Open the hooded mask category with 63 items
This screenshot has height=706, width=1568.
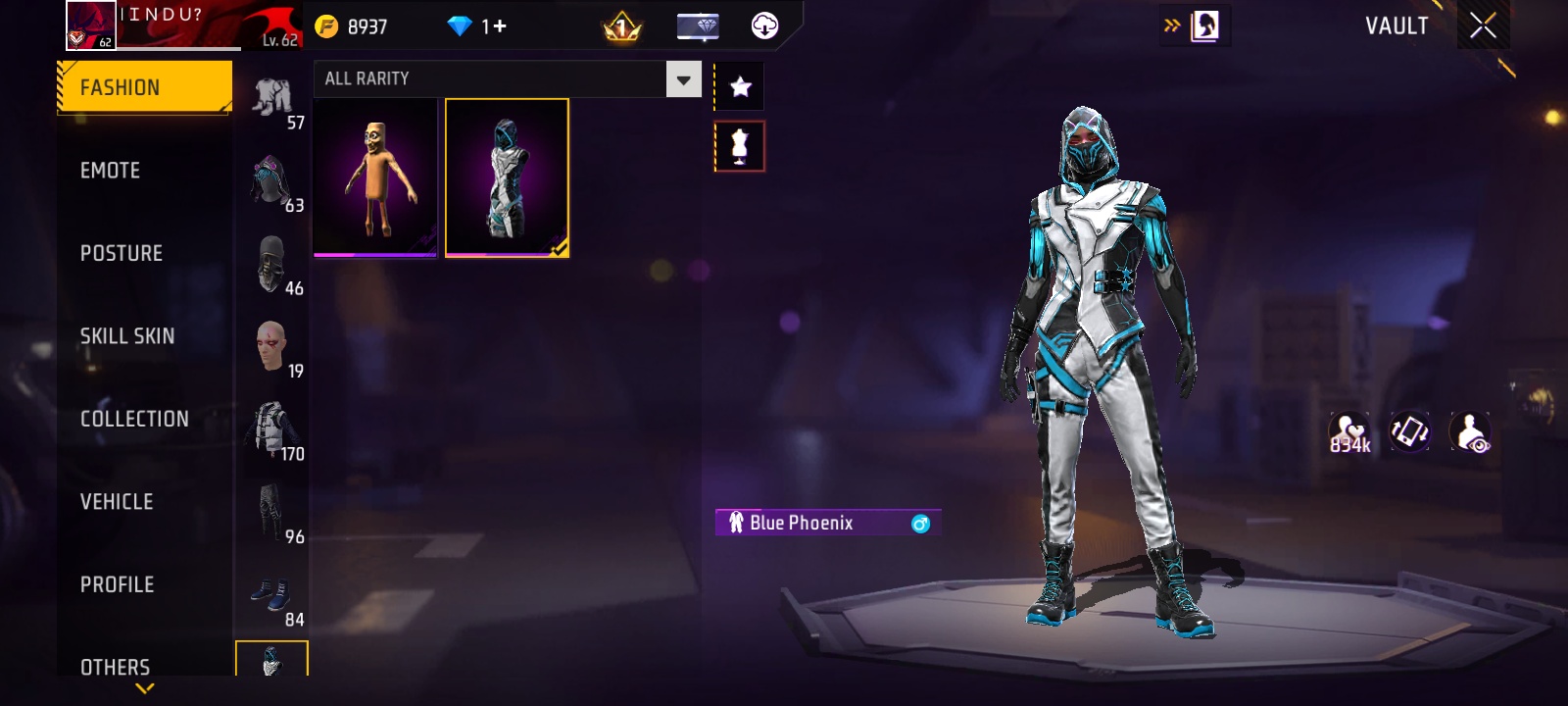tap(272, 182)
